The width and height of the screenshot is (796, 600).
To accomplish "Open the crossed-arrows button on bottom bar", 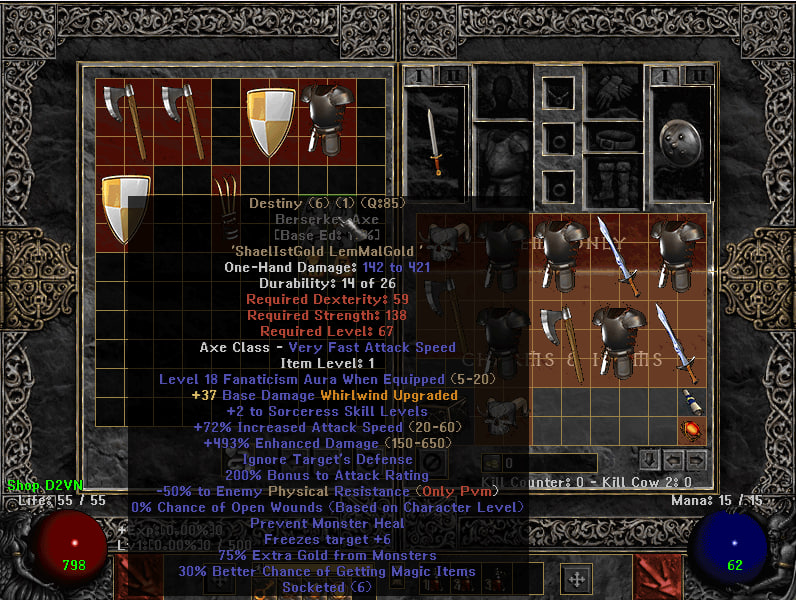I will pos(576,578).
